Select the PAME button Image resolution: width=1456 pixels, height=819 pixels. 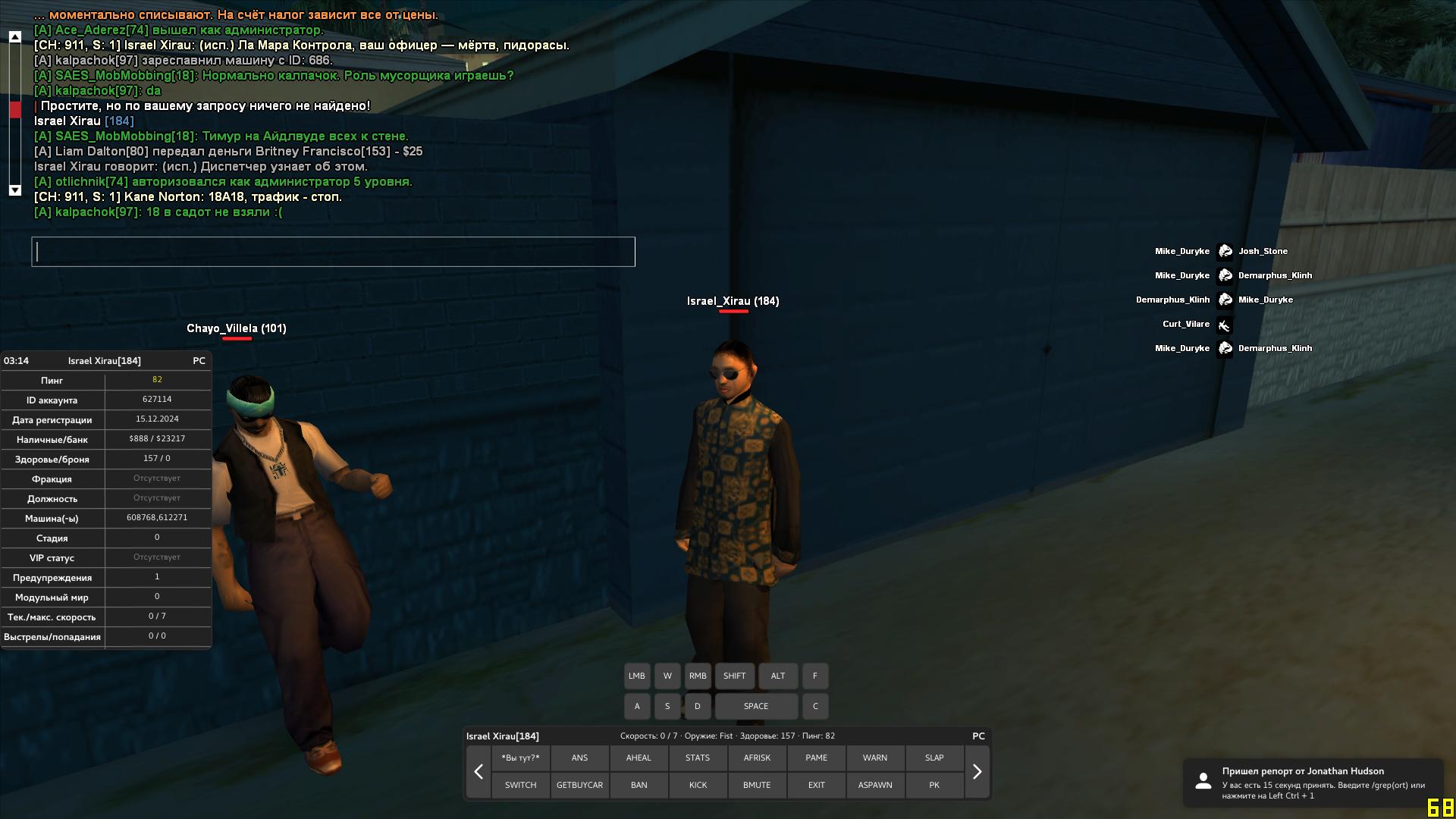pos(816,758)
